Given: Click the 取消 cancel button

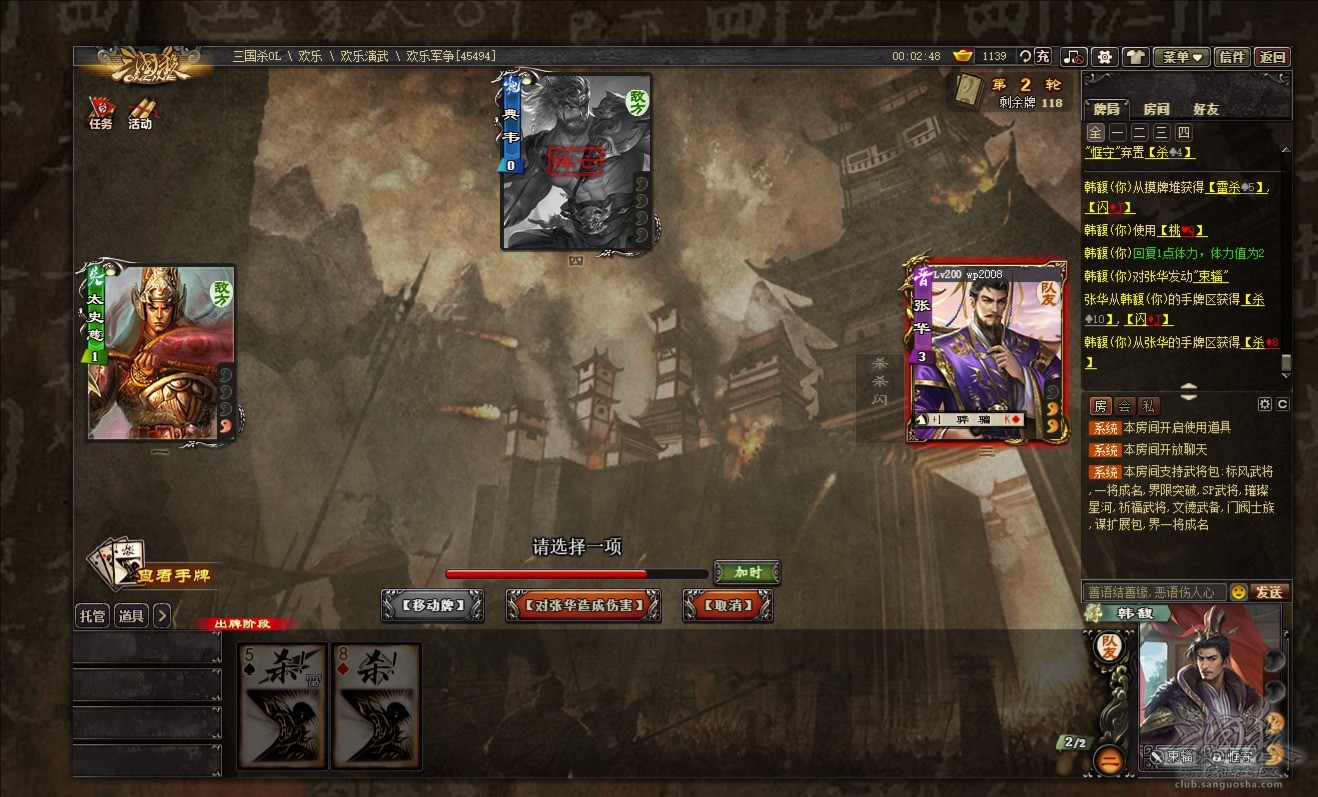Looking at the screenshot, I should (727, 605).
